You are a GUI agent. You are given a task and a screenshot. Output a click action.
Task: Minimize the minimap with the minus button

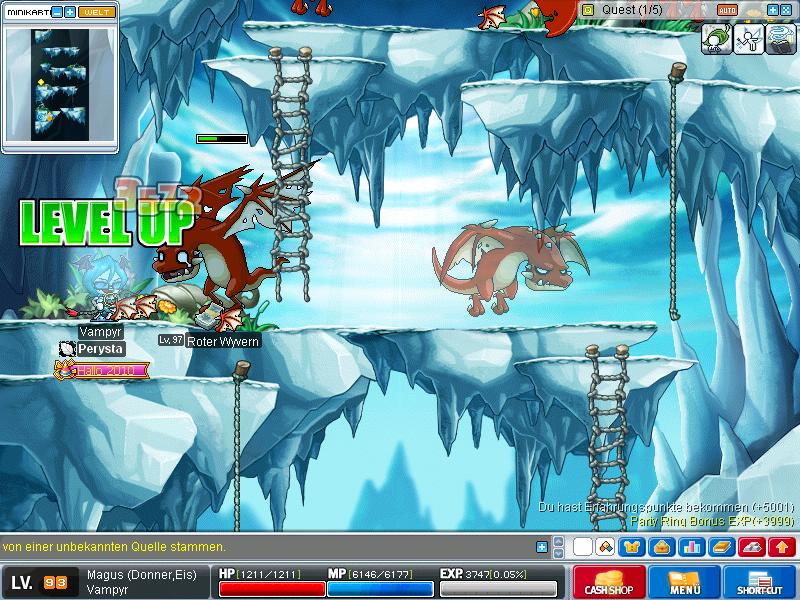click(x=57, y=12)
